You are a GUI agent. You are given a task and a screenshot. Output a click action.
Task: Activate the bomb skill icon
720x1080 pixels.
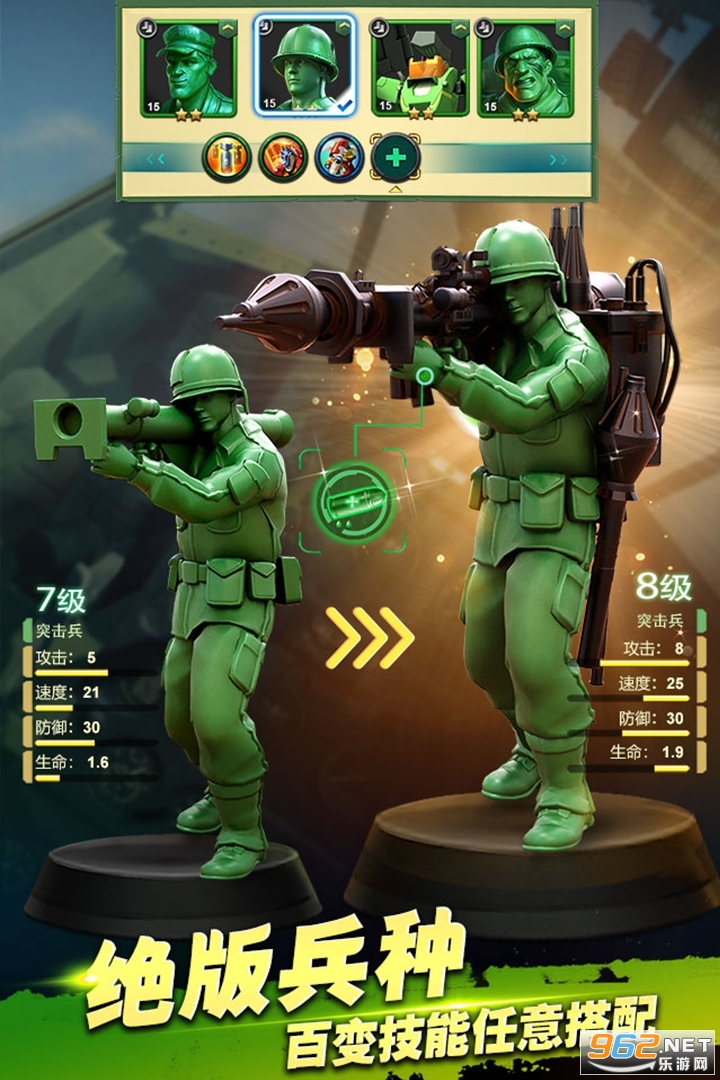tap(226, 158)
